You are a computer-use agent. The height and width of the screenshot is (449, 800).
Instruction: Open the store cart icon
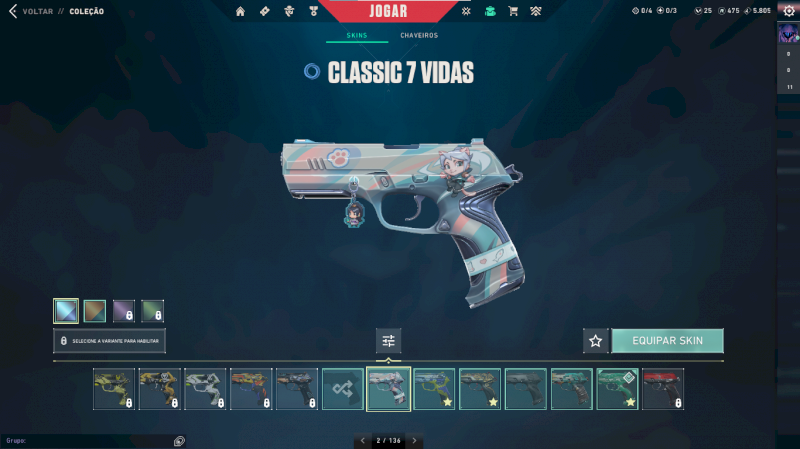(513, 11)
